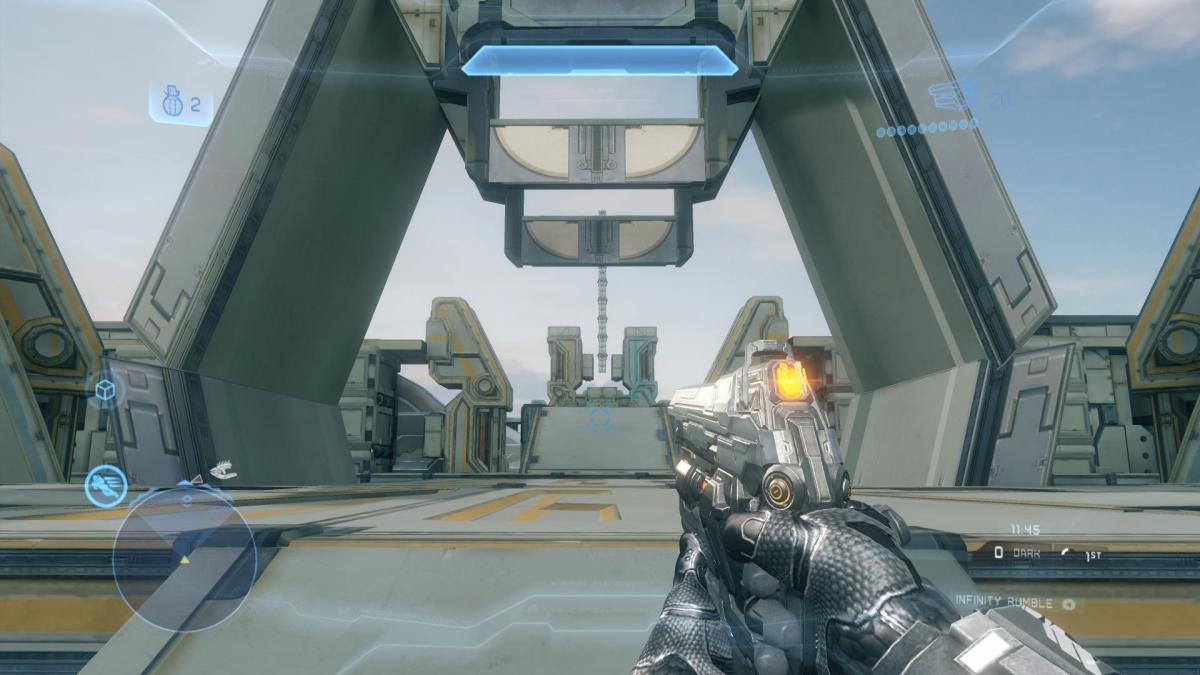This screenshot has width=1200, height=675.
Task: Activate the thruster pack ability icon
Action: pos(105,486)
